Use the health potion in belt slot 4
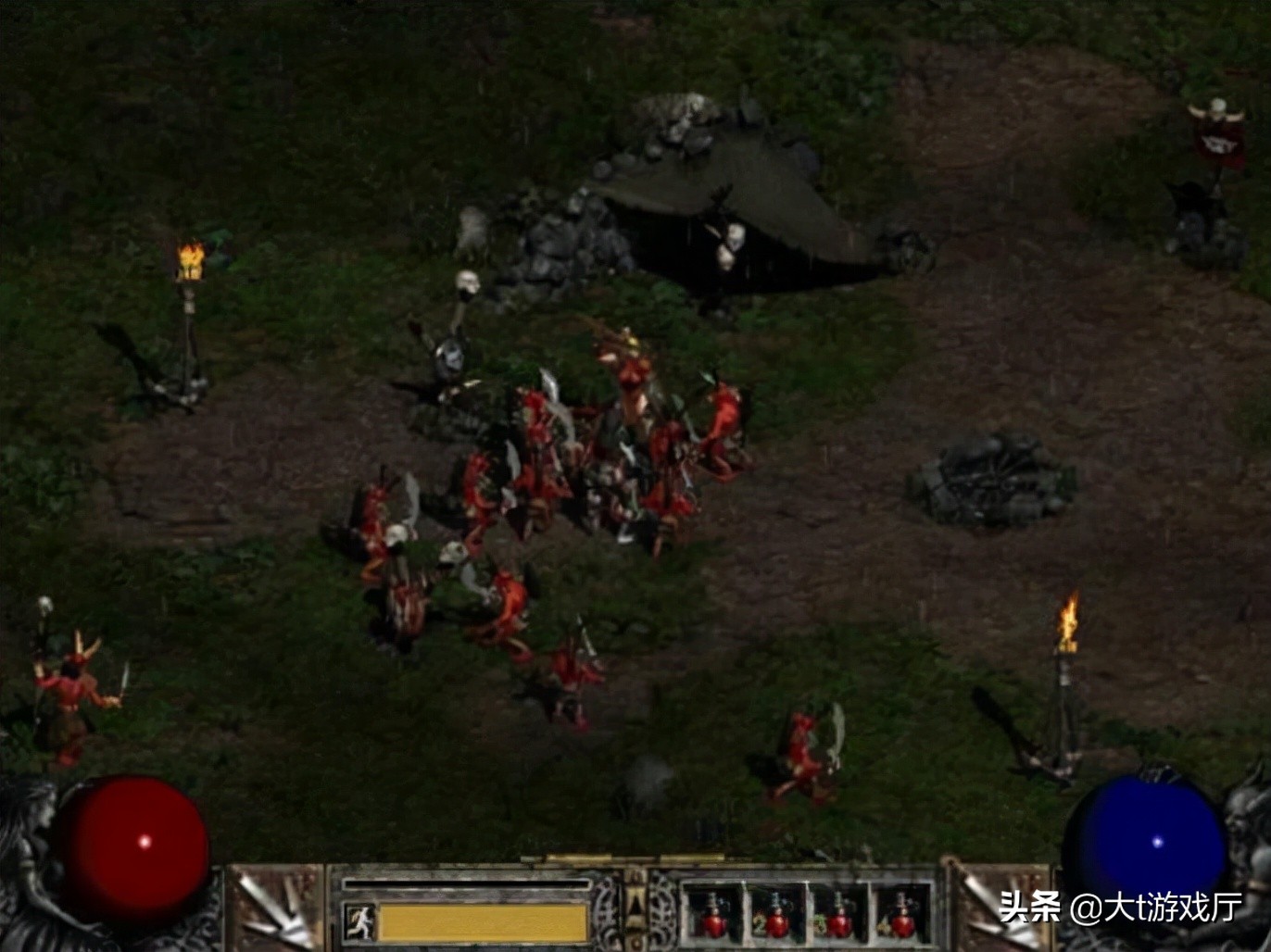Viewport: 1271px width, 952px height. (x=901, y=915)
